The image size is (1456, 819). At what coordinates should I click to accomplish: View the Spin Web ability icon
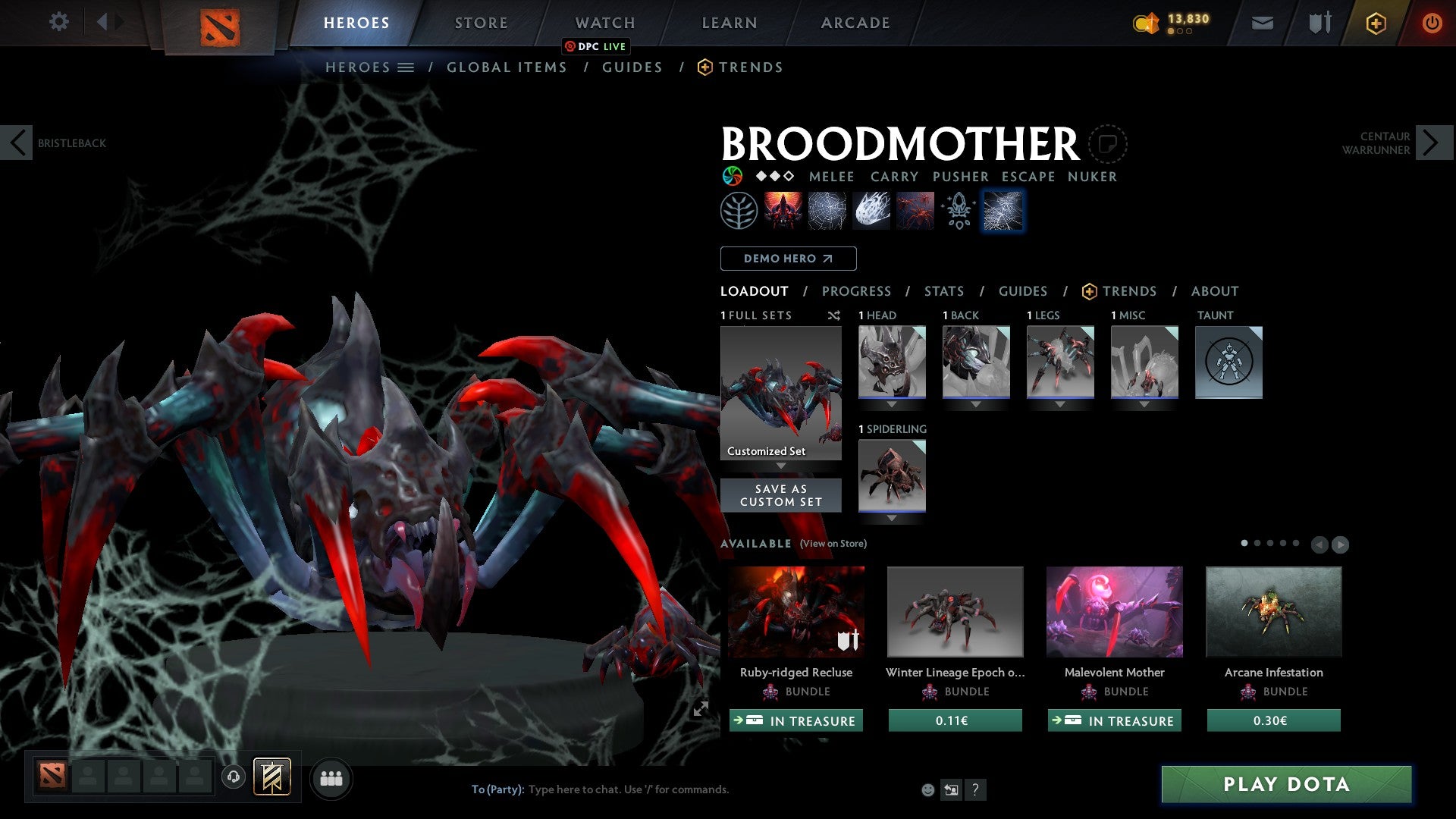point(826,210)
